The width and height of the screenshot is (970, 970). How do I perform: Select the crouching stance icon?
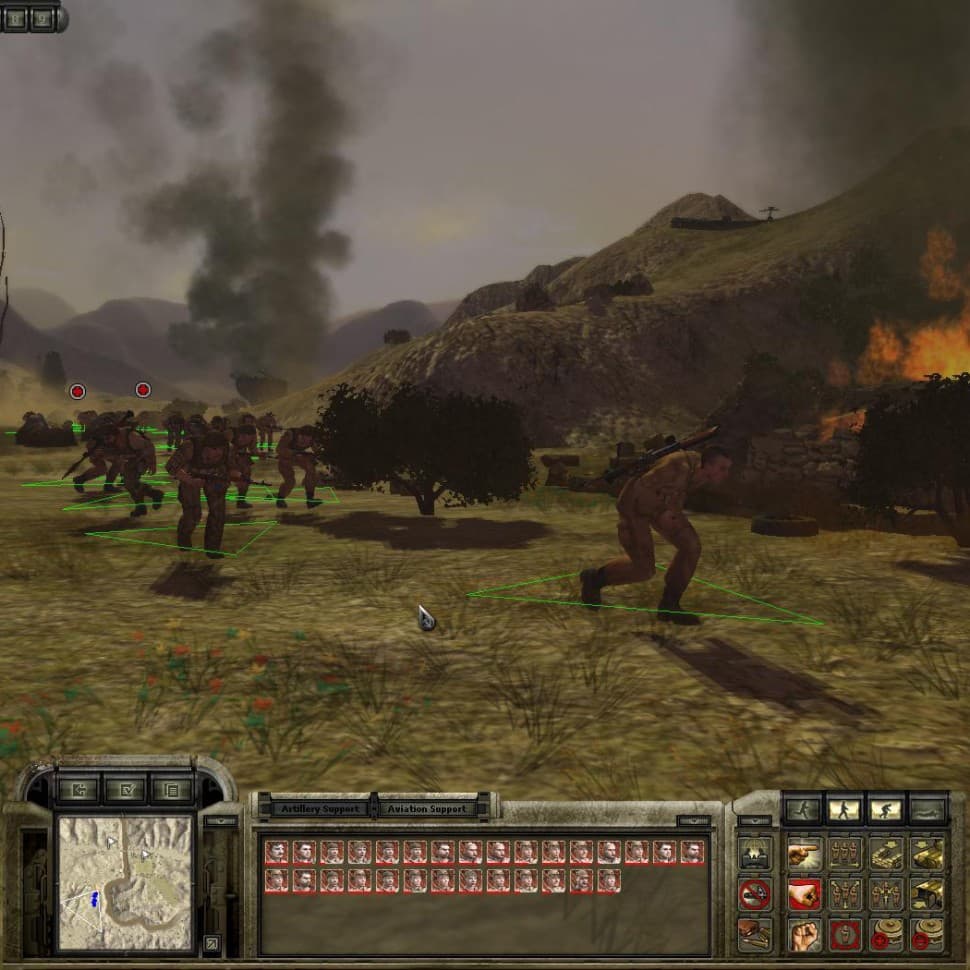tap(884, 809)
